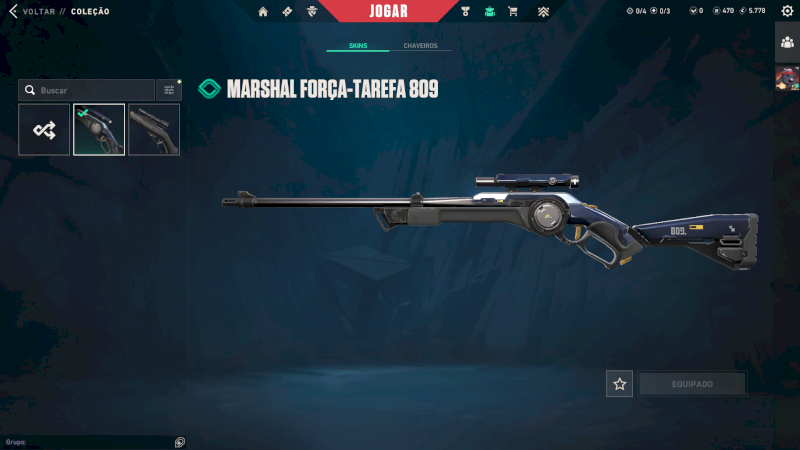Select the Skins tab
The height and width of the screenshot is (450, 800).
click(x=358, y=46)
